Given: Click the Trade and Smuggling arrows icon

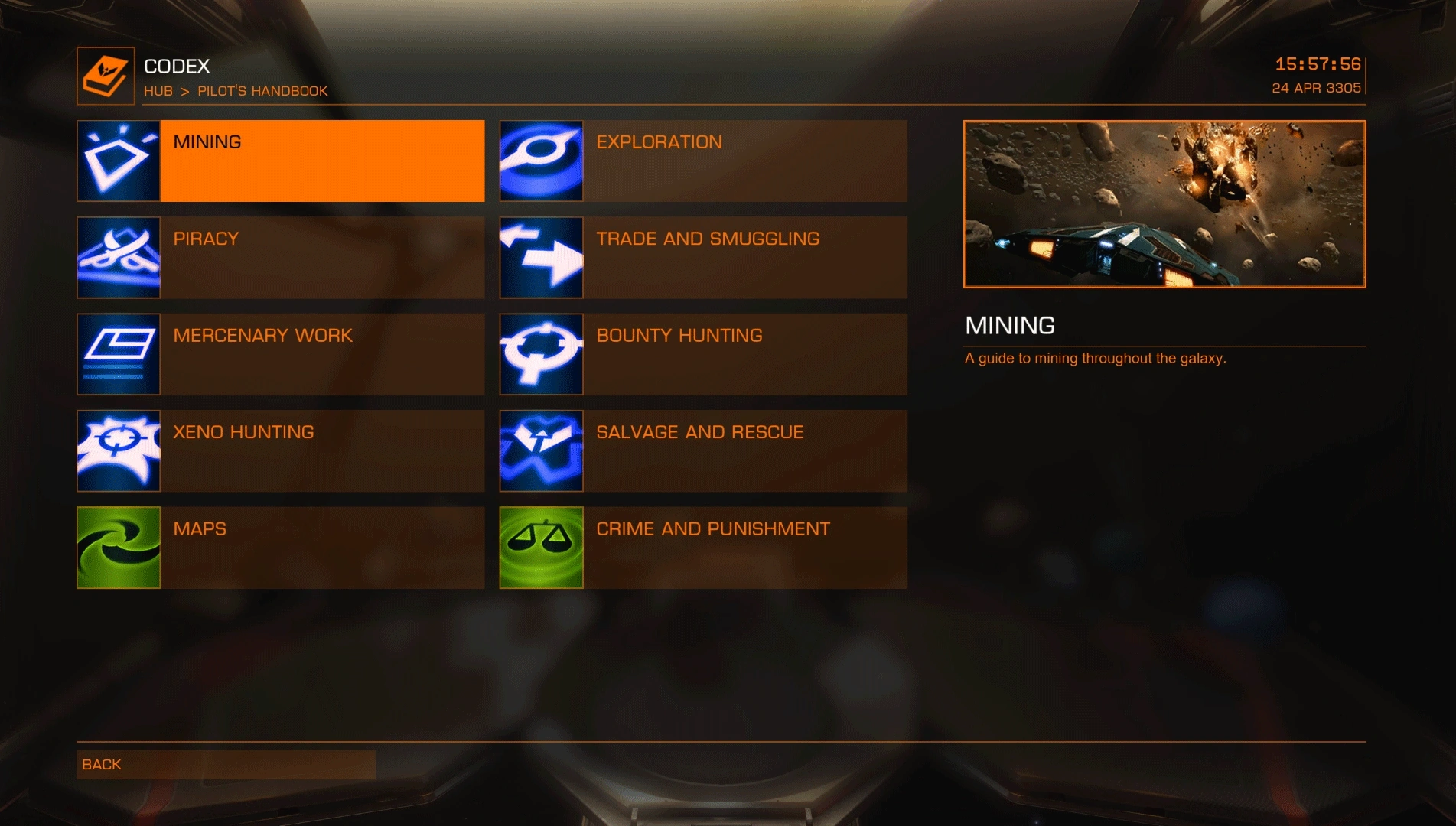Looking at the screenshot, I should click(541, 257).
